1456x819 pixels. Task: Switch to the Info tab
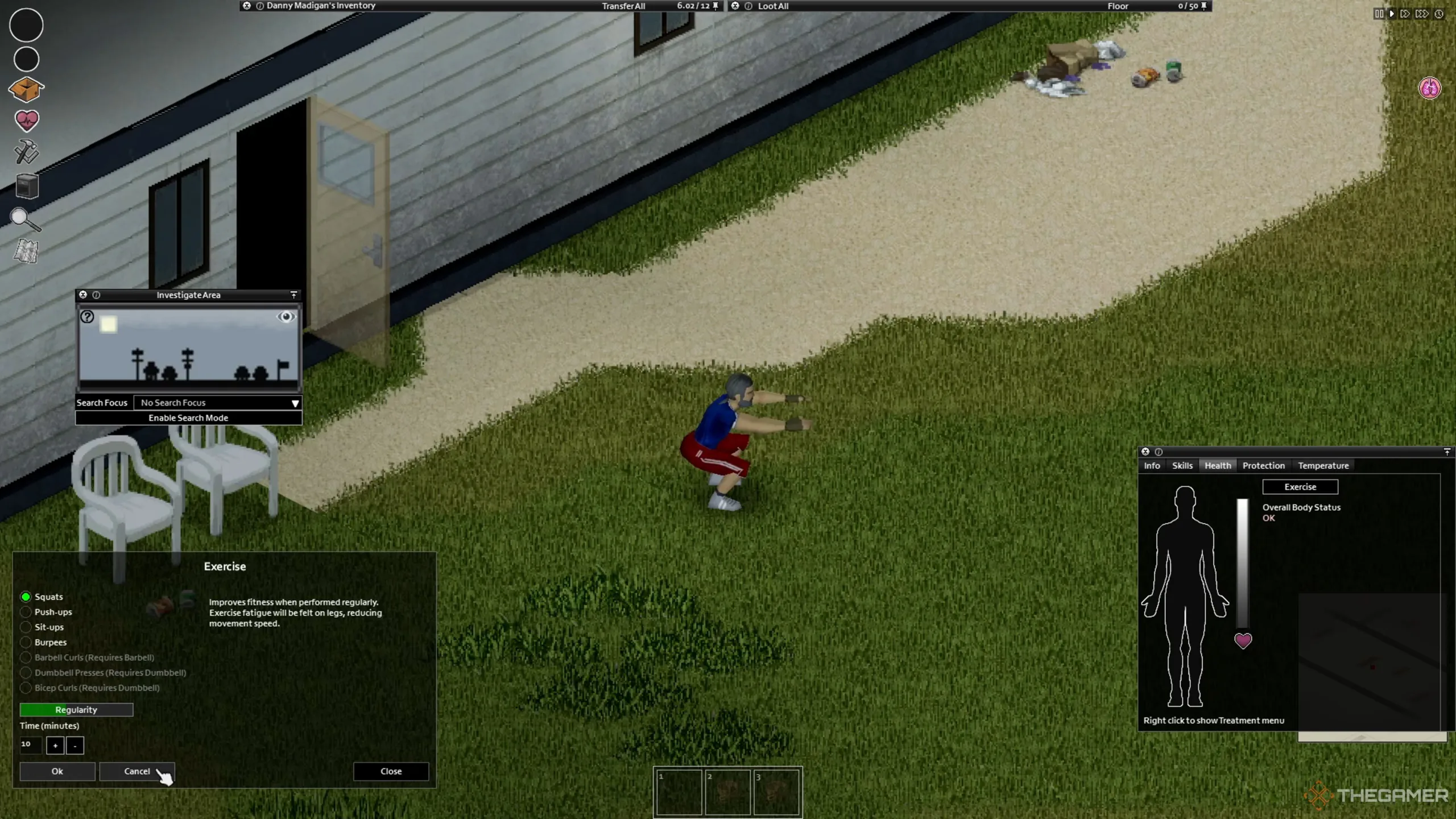point(1152,465)
